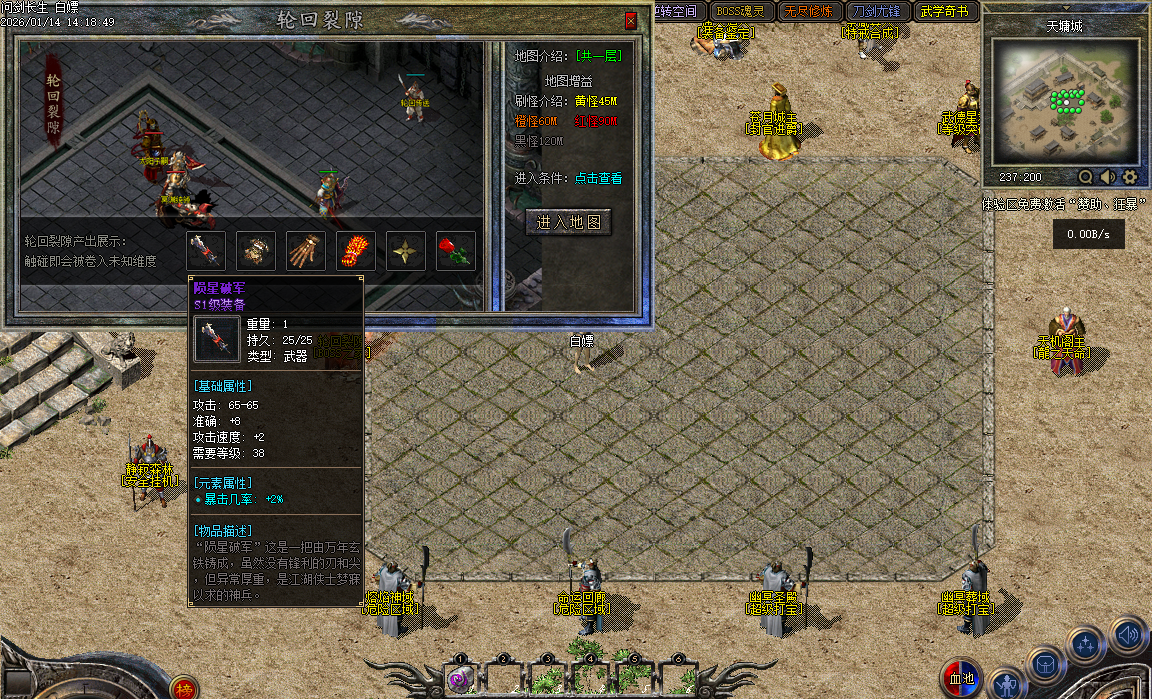Use the purple item in hotbar slot 1
1152x699 pixels.
point(460,679)
